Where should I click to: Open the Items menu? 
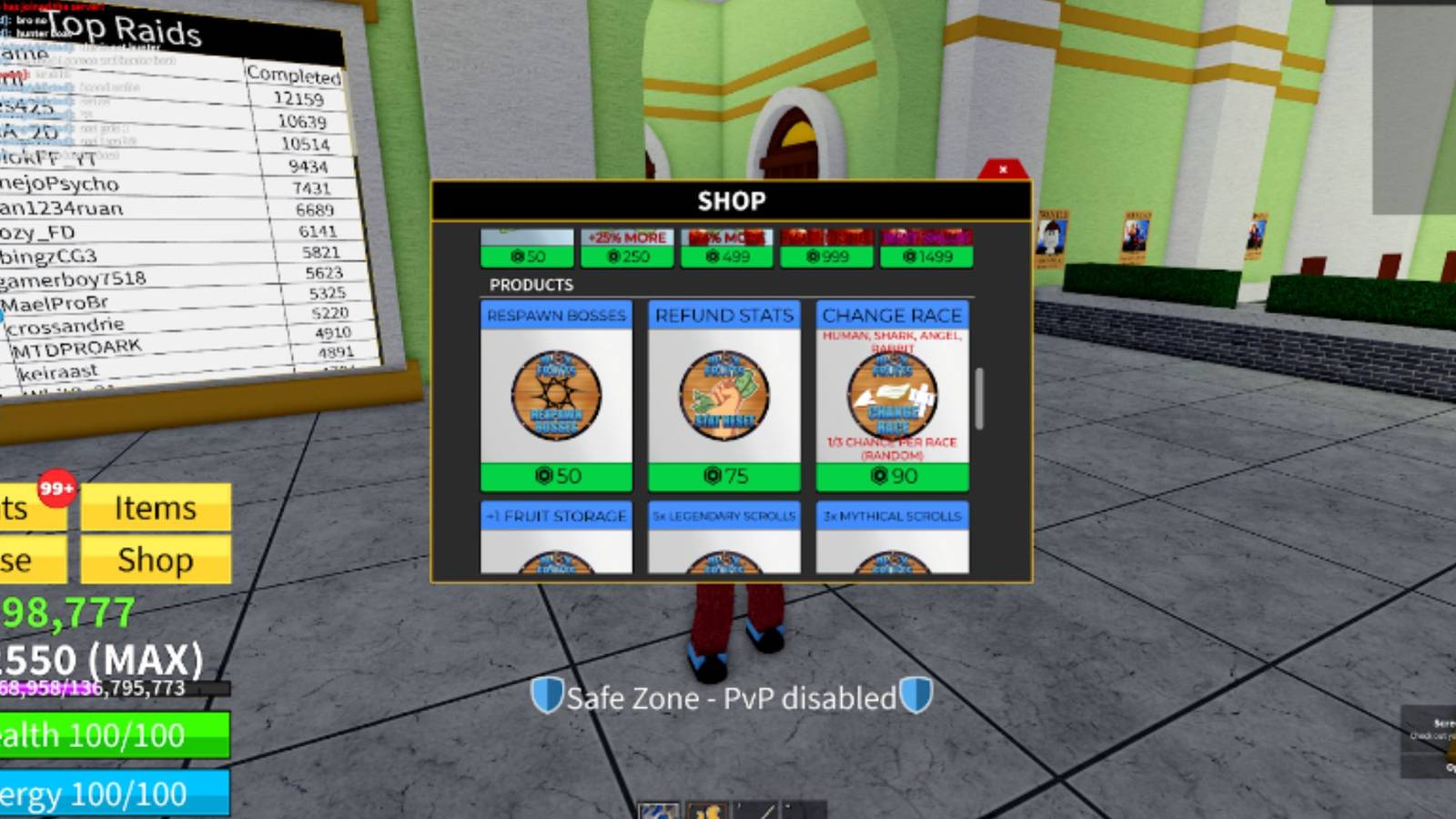tap(157, 509)
